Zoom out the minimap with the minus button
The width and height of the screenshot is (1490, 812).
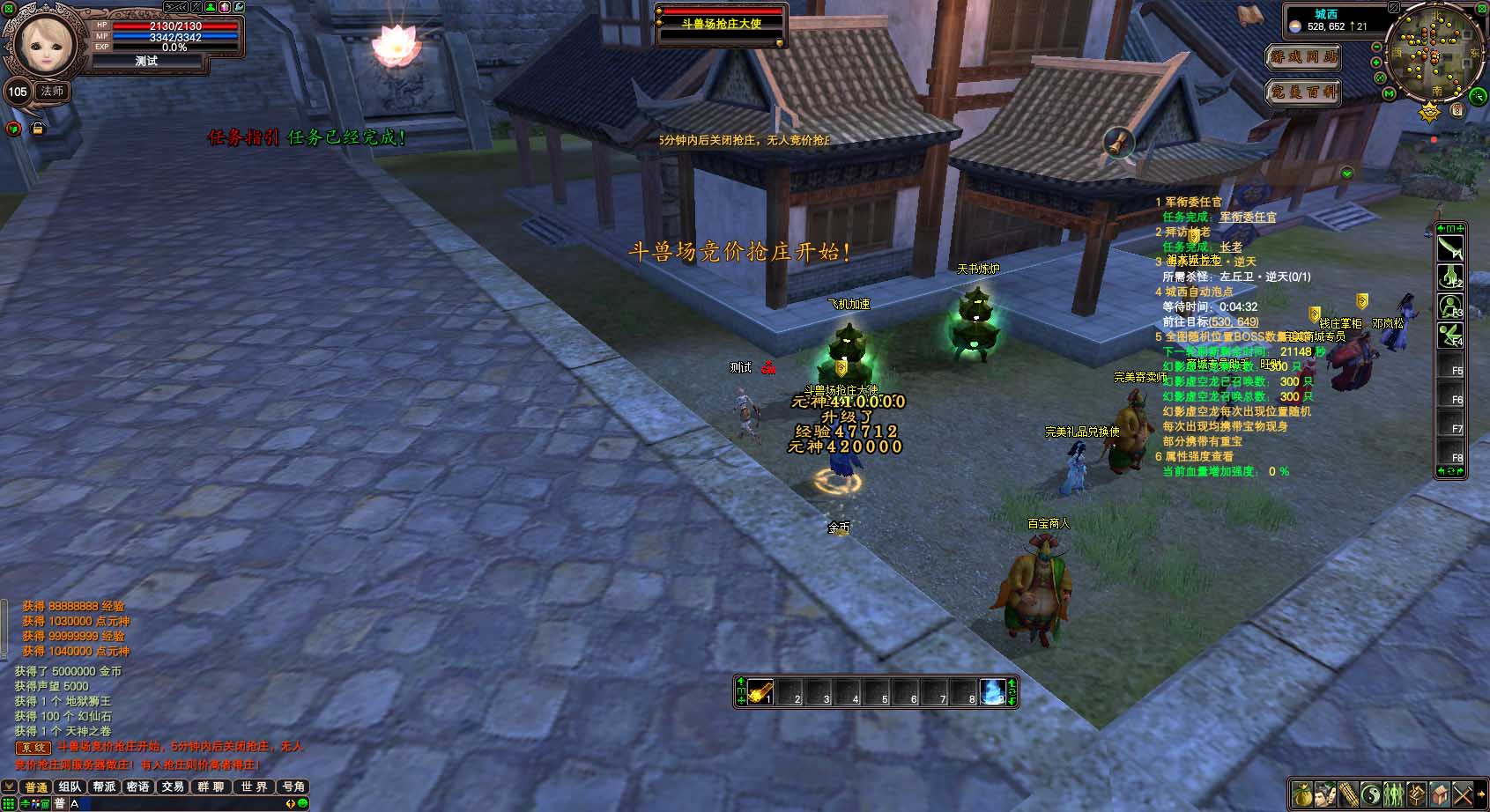(1376, 46)
